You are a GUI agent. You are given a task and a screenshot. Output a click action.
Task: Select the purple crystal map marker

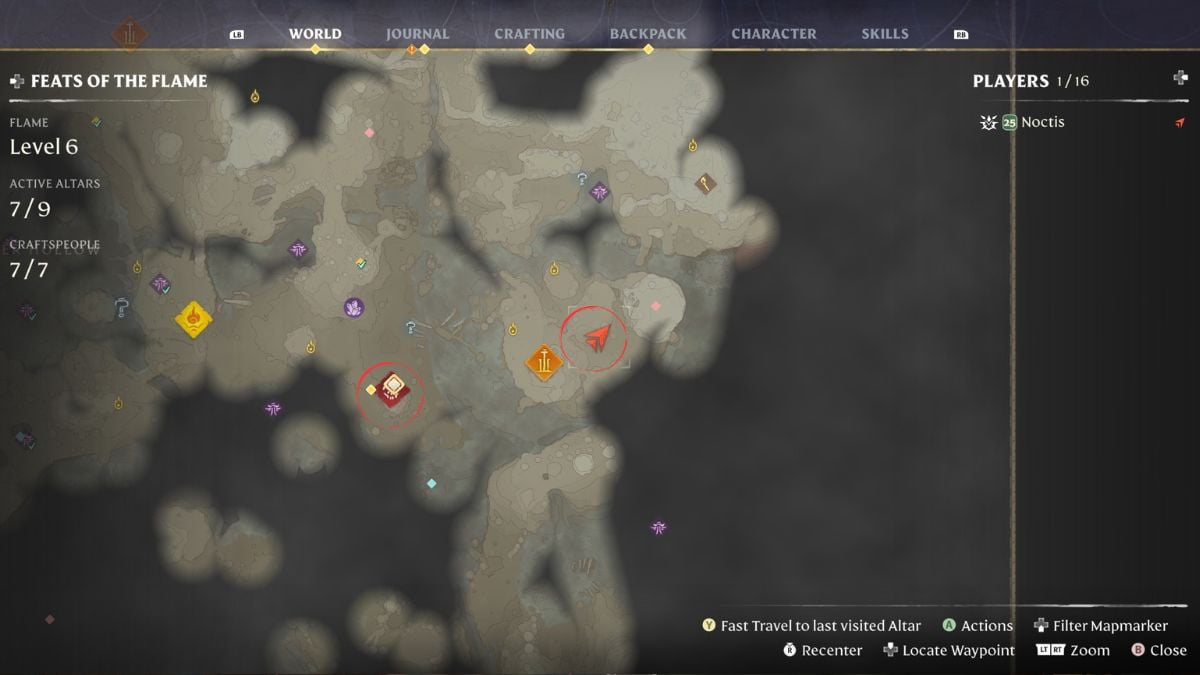click(353, 308)
